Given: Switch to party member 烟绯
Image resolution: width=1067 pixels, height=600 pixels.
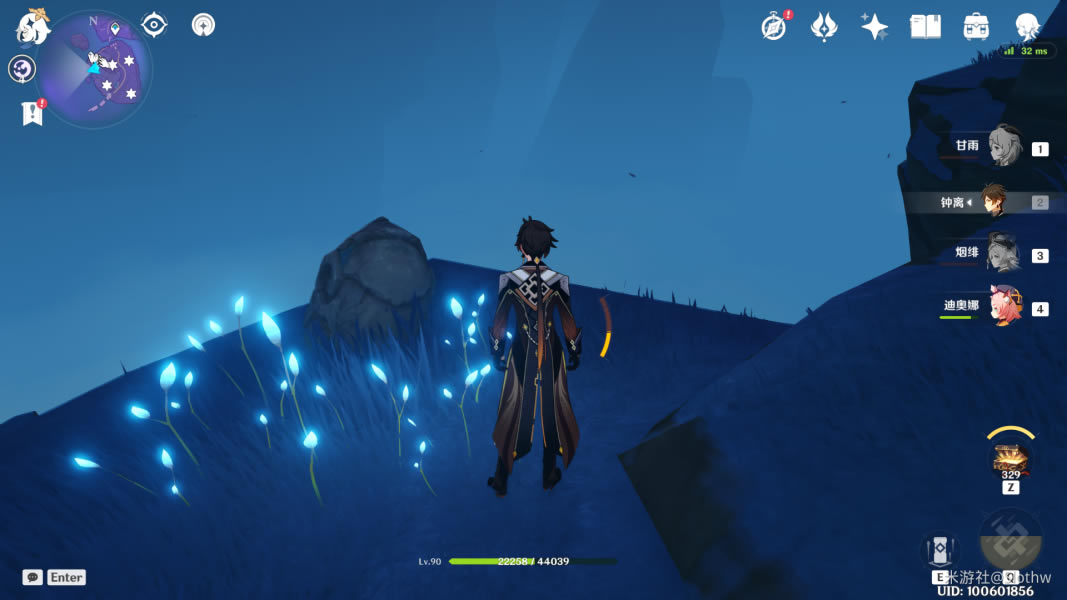Looking at the screenshot, I should (1002, 254).
